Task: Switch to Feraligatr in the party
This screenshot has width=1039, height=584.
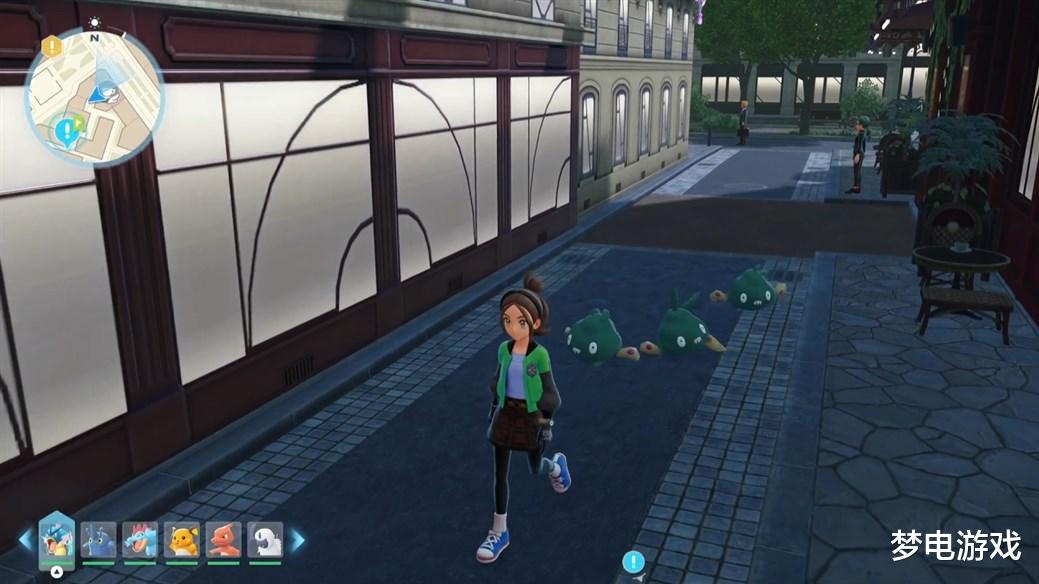Action: (x=140, y=540)
